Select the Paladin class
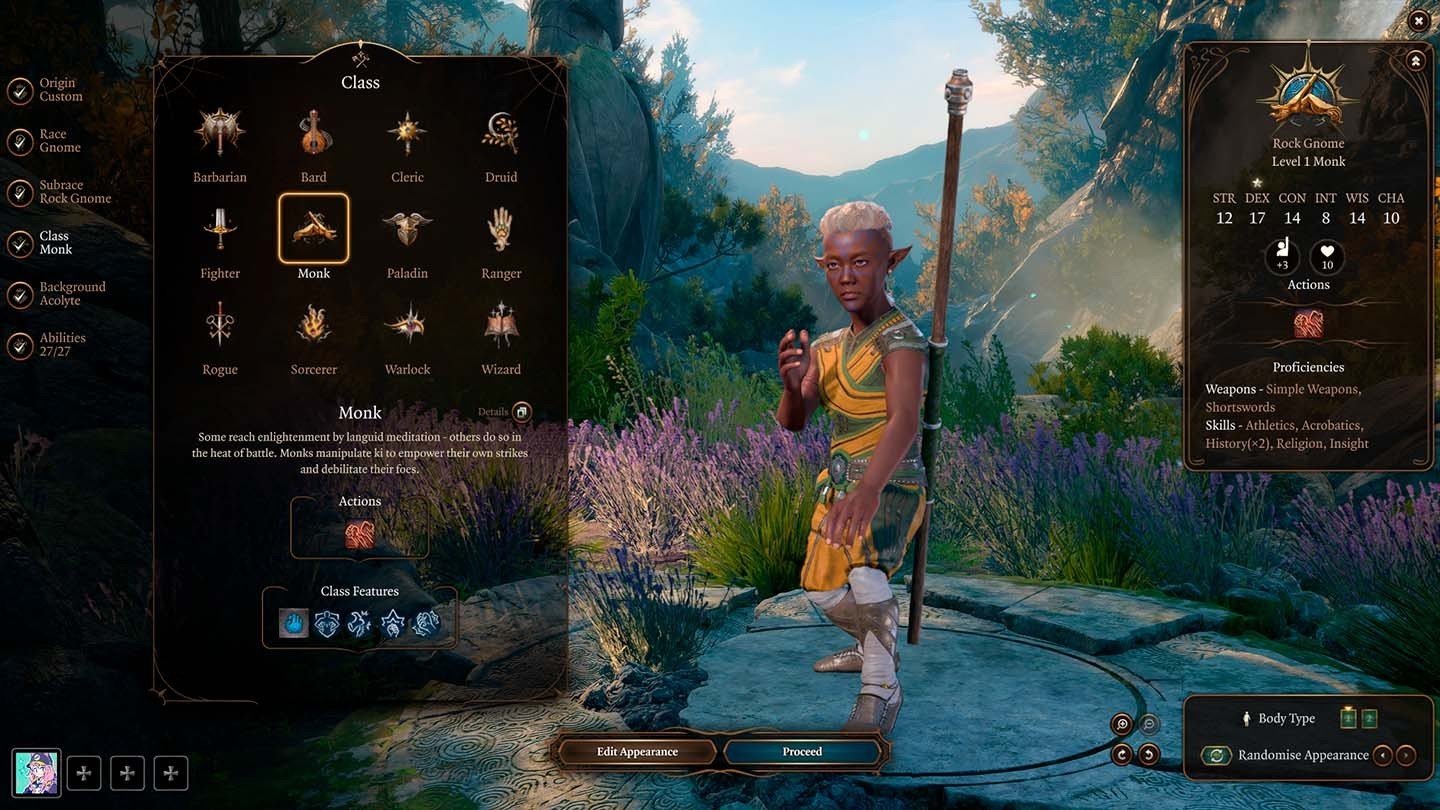This screenshot has height=810, width=1440. click(x=407, y=229)
